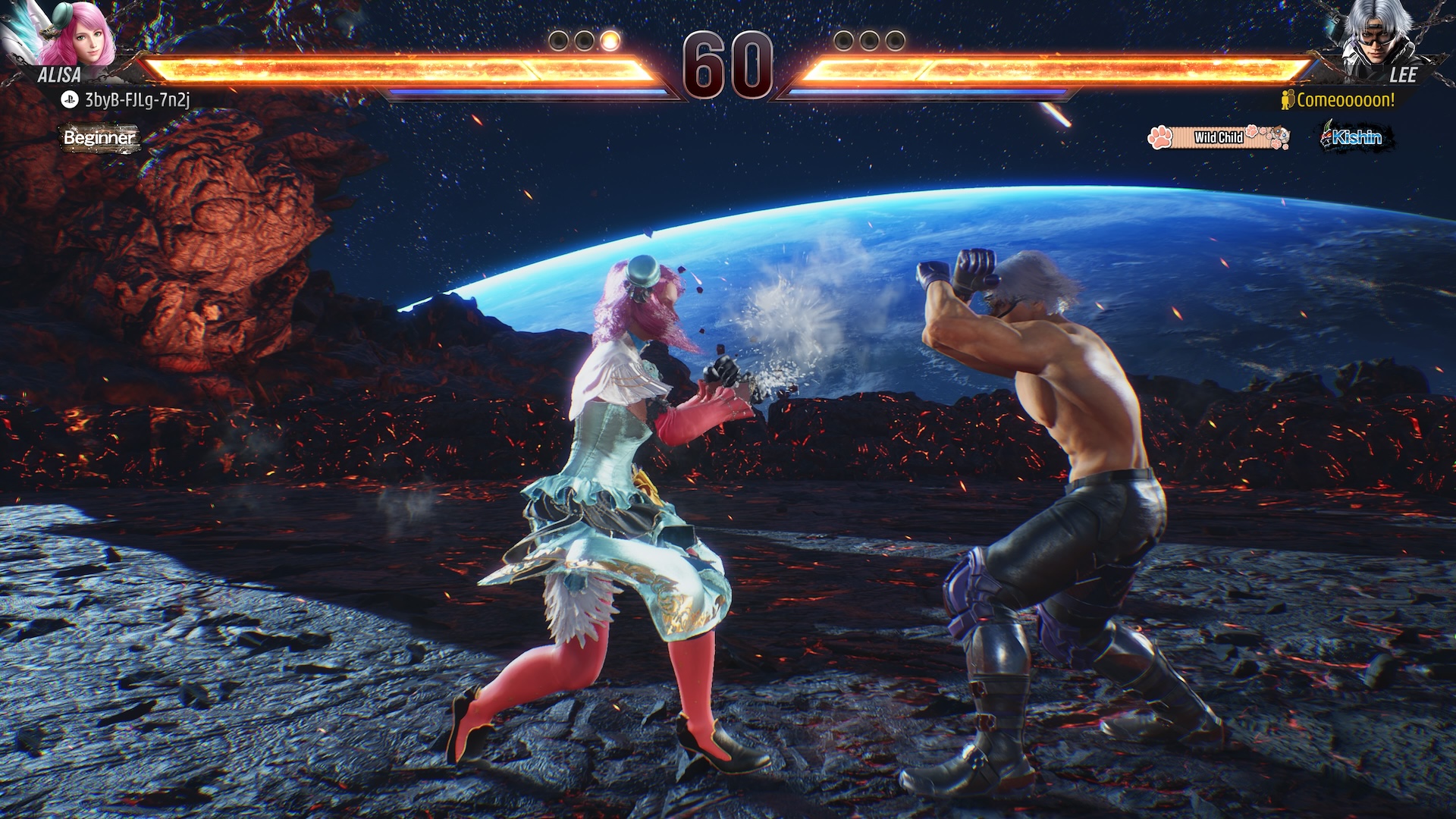The height and width of the screenshot is (819, 1456).
Task: Click the Wild Child title plate
Action: 1218,137
